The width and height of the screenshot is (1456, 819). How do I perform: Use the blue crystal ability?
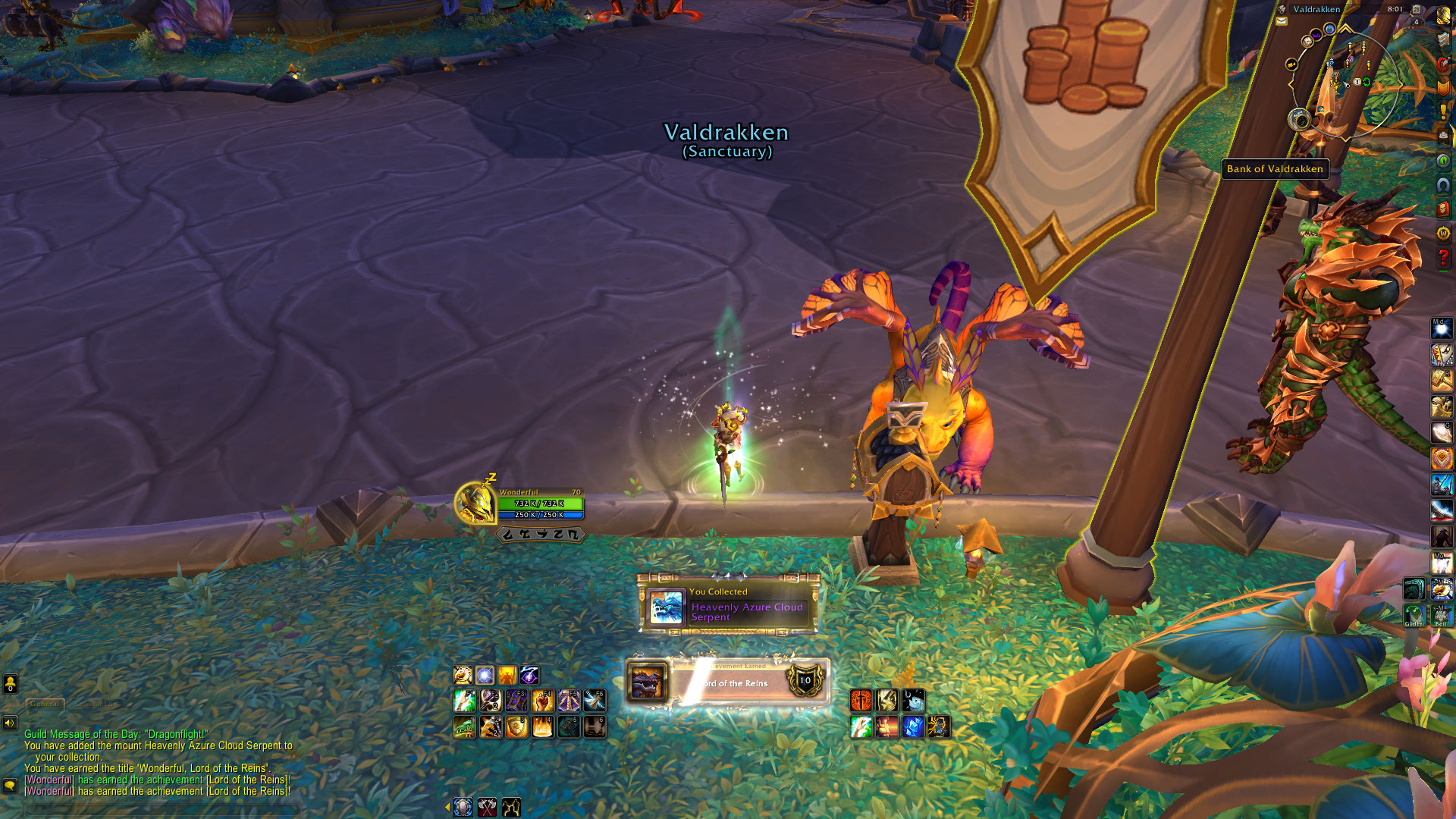pos(913,727)
